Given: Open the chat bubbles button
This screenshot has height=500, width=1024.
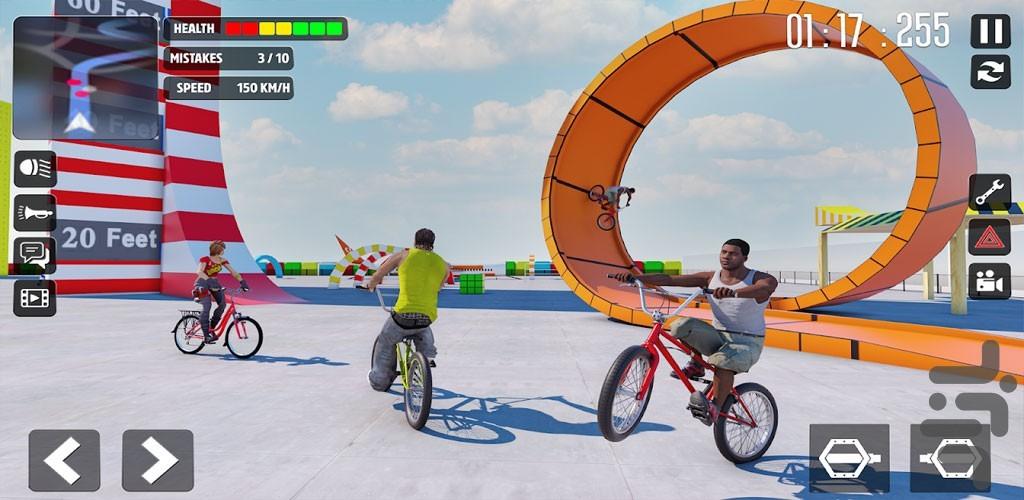Looking at the screenshot, I should [34, 255].
